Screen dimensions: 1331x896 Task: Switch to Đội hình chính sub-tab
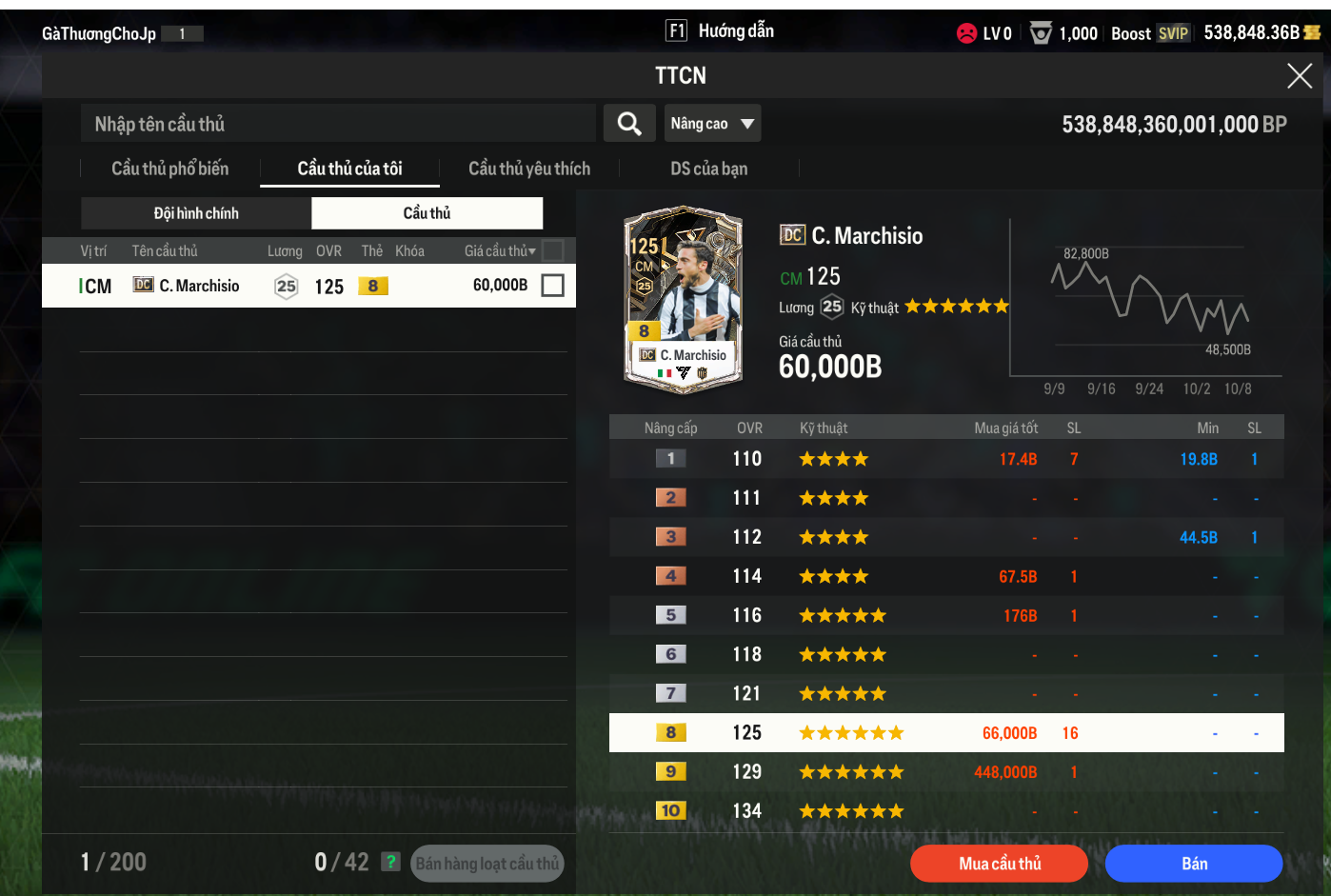pos(196,213)
